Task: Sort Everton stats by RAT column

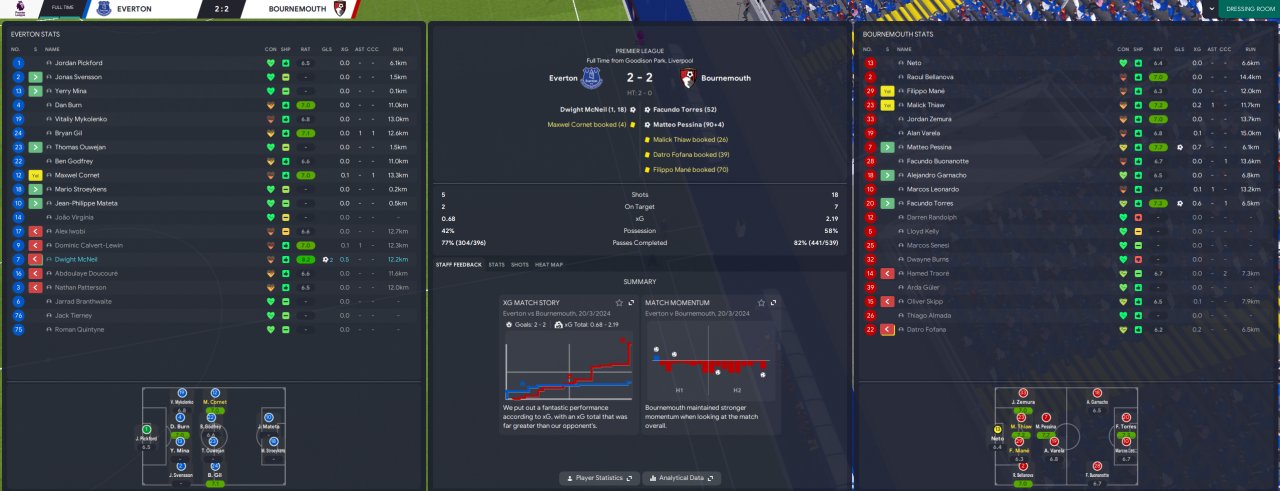Action: 304,48
